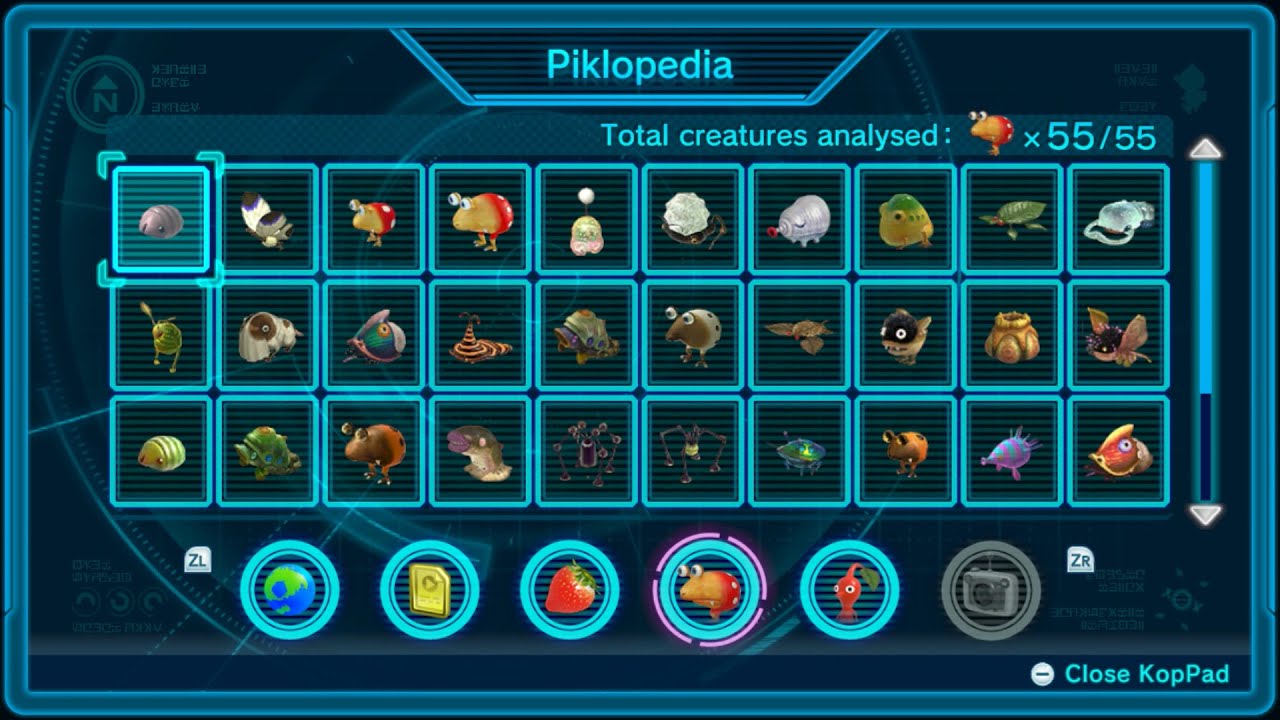Viewport: 1280px width, 720px height.
Task: Switch to the planet globe tab
Action: pos(290,590)
